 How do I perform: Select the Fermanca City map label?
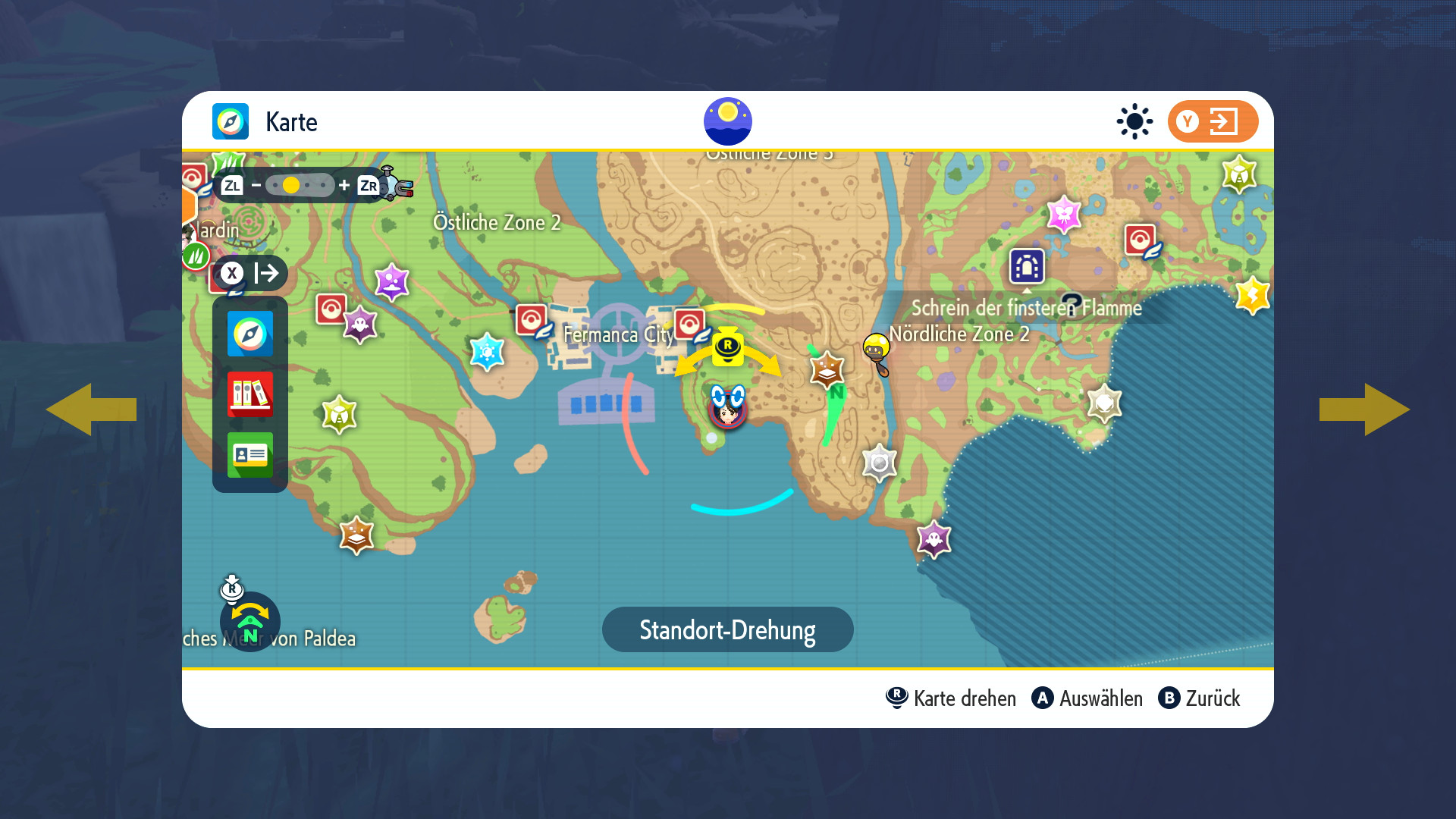[x=618, y=334]
